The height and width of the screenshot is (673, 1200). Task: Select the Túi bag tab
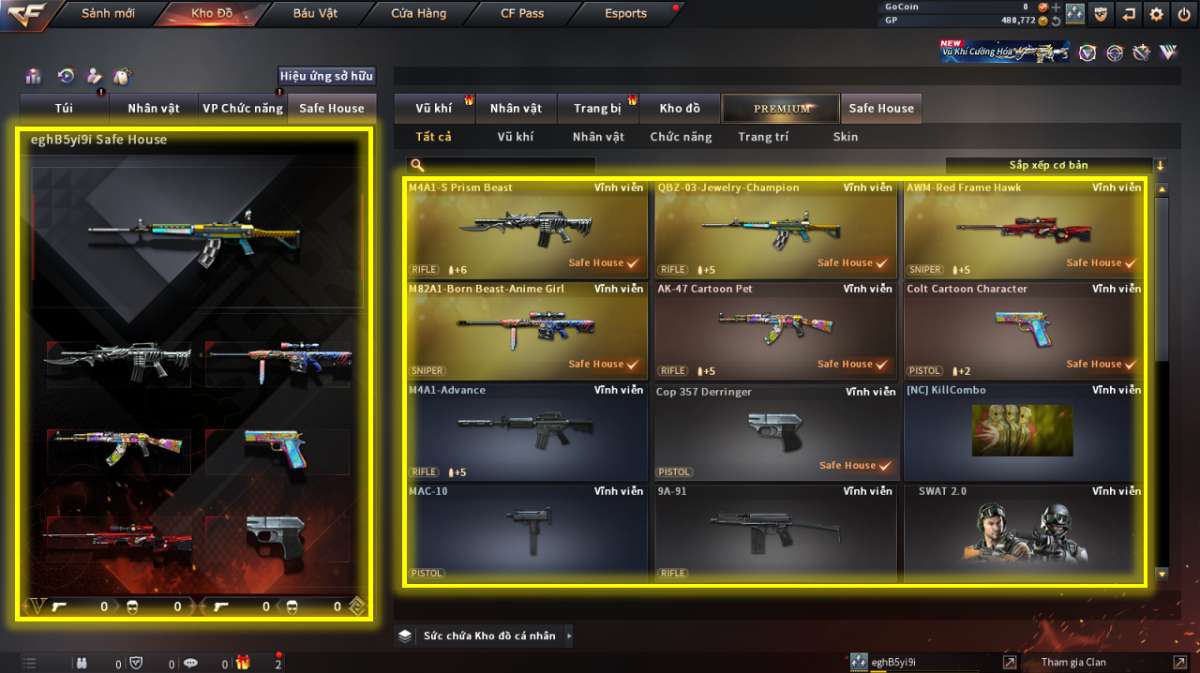click(64, 108)
